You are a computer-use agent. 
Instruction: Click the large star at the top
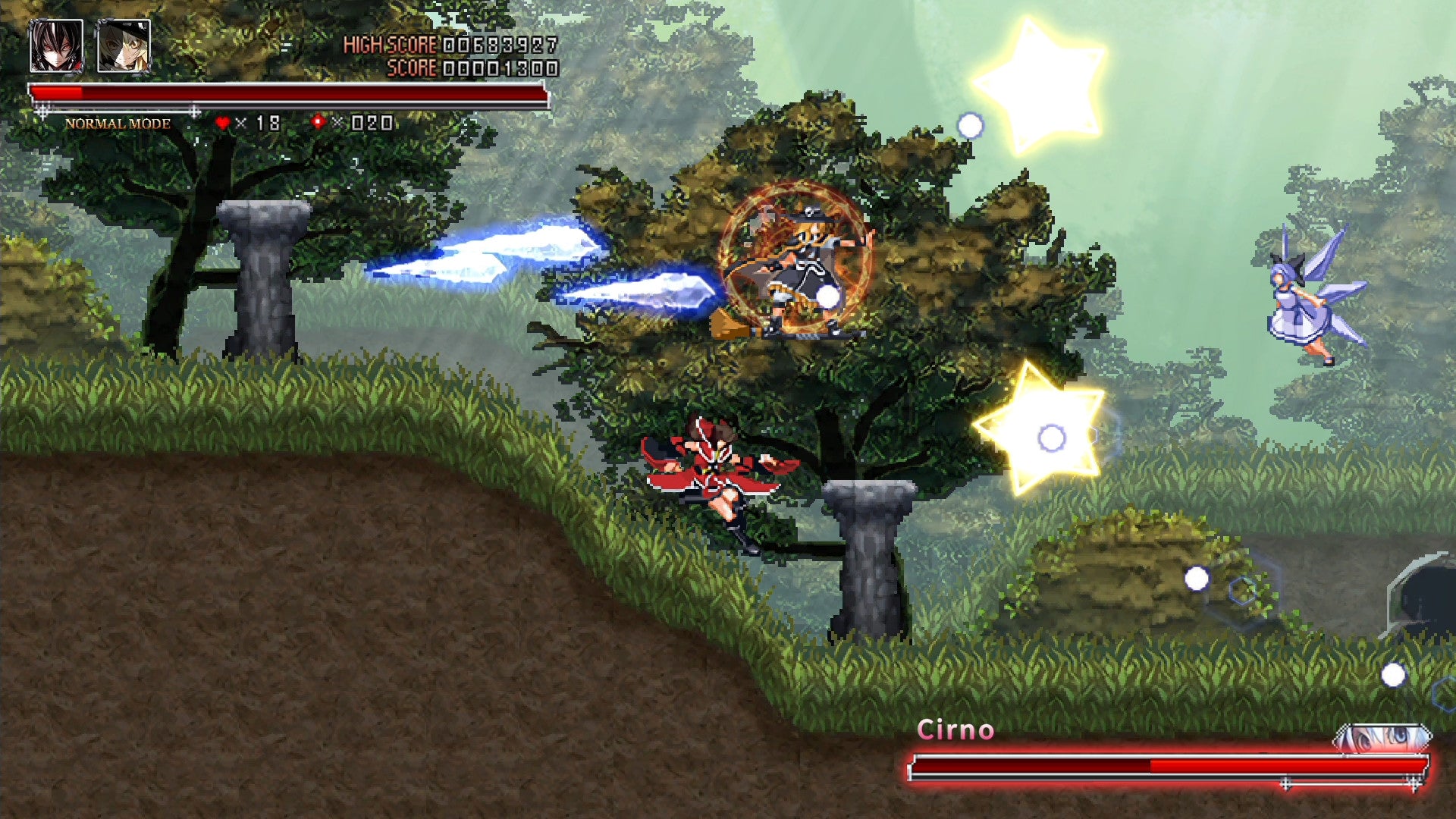coord(1046,80)
